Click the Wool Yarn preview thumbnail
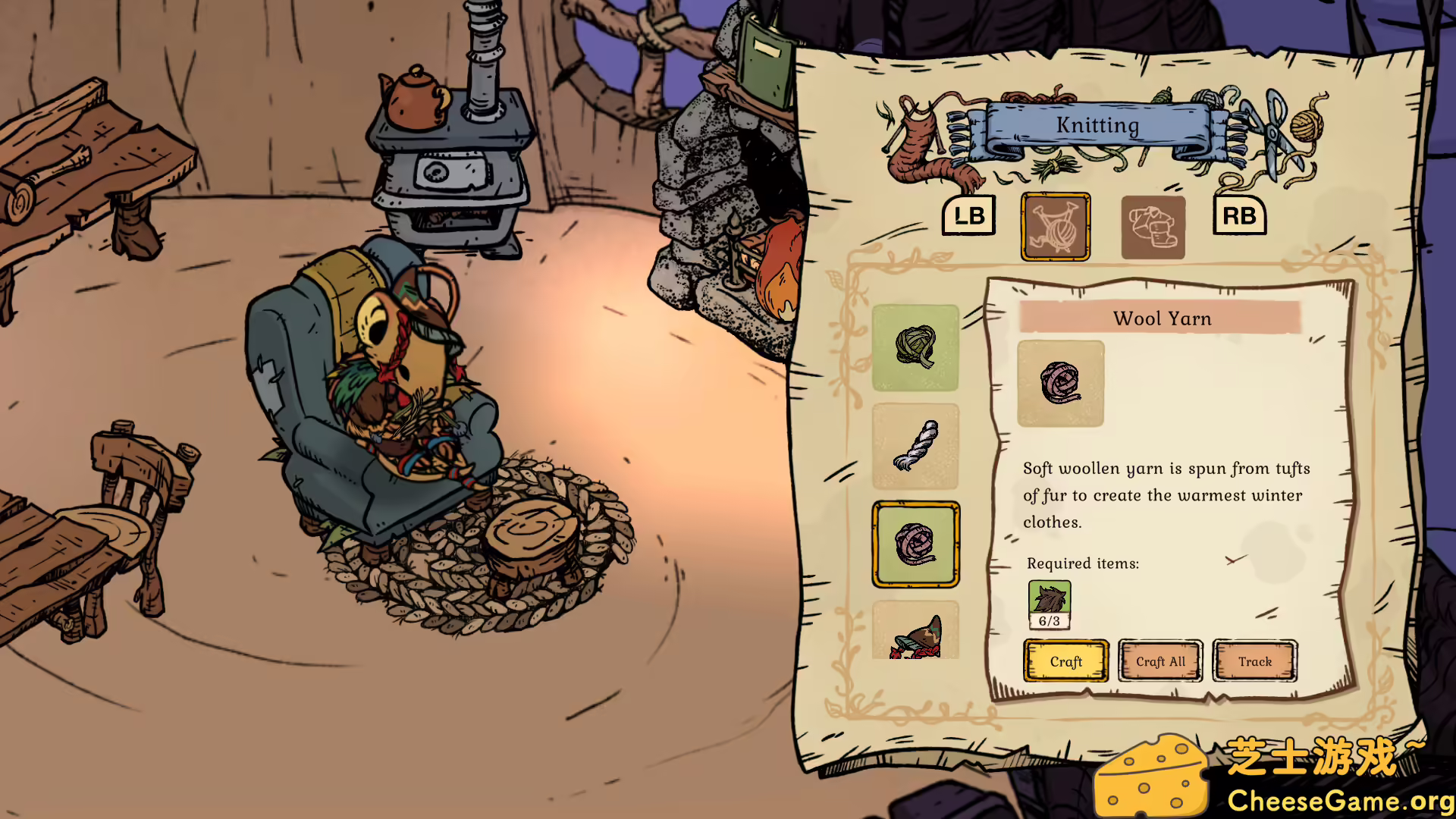Viewport: 1456px width, 819px height. point(1060,383)
